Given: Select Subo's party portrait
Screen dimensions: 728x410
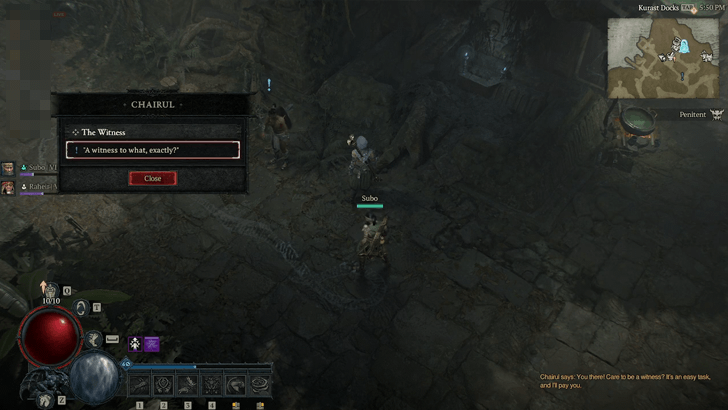Looking at the screenshot, I should click(x=8, y=169).
